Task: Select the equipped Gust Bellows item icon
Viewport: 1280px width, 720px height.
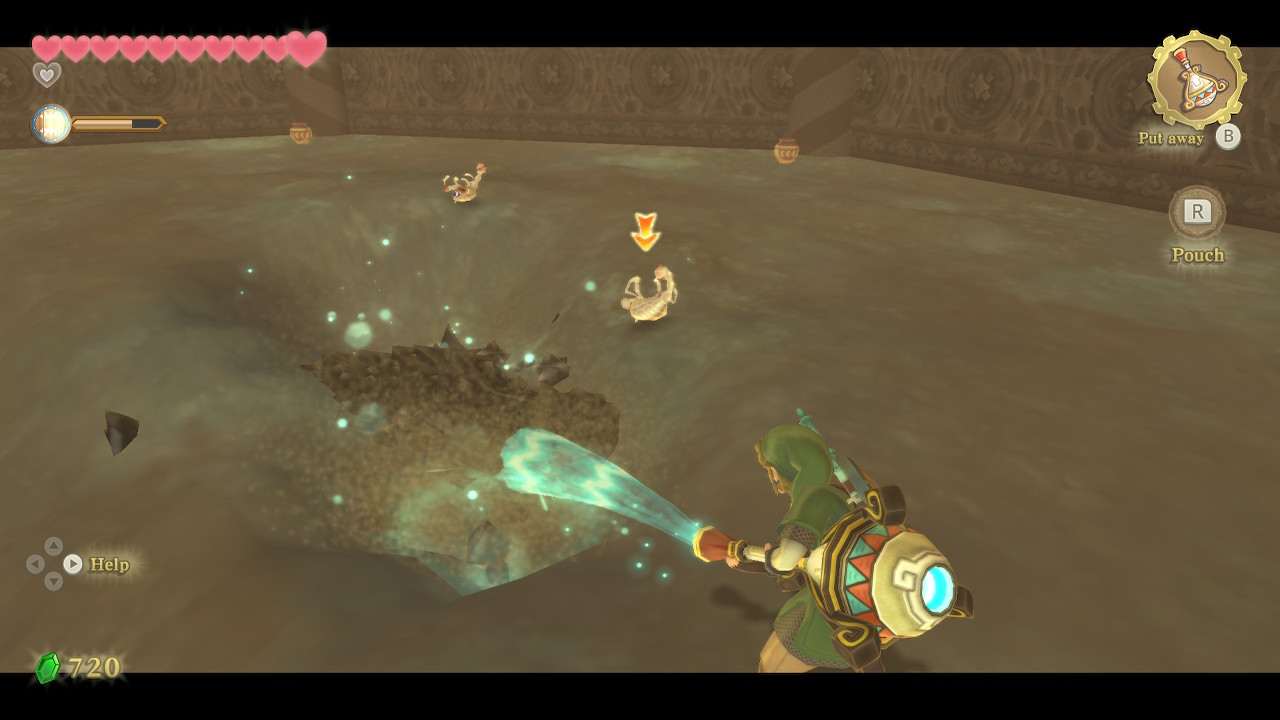Action: pos(1196,81)
